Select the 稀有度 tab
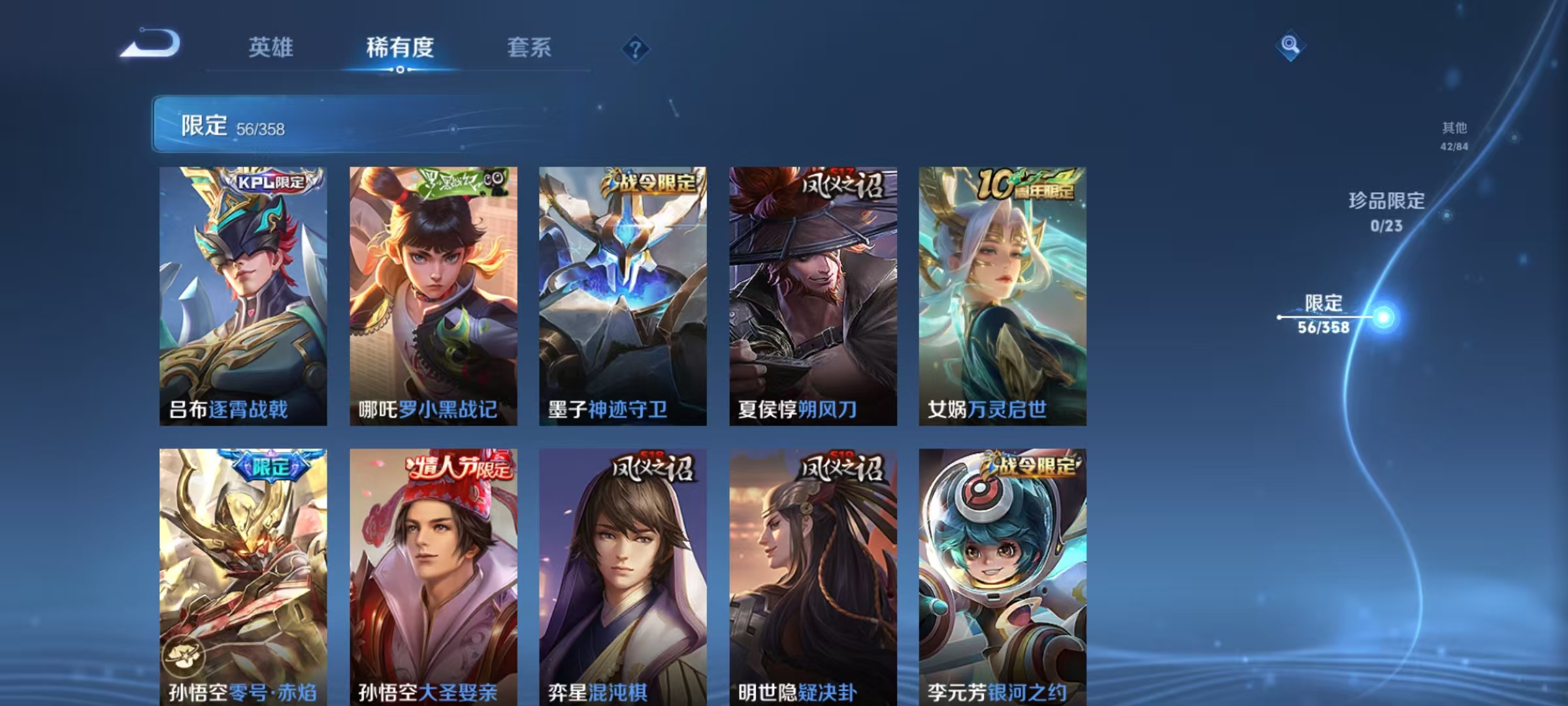Screen dimensions: 1568x706 (400, 48)
